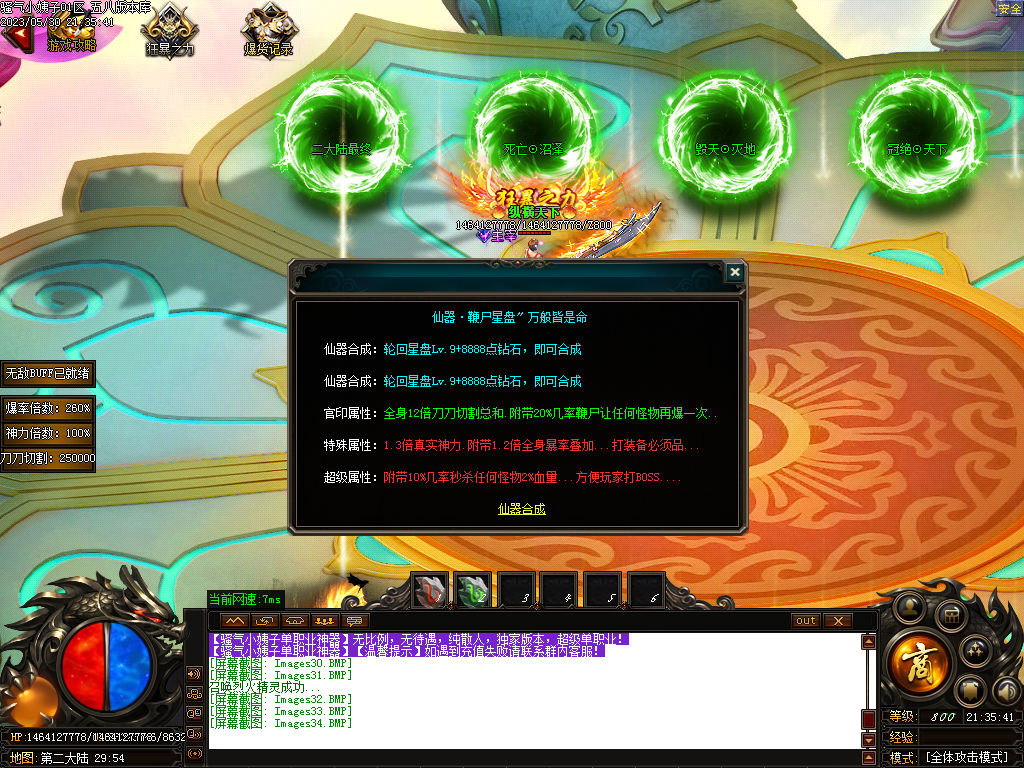Open the 狂暴之力 menu icon
Screen dimensions: 1024x768
click(170, 30)
